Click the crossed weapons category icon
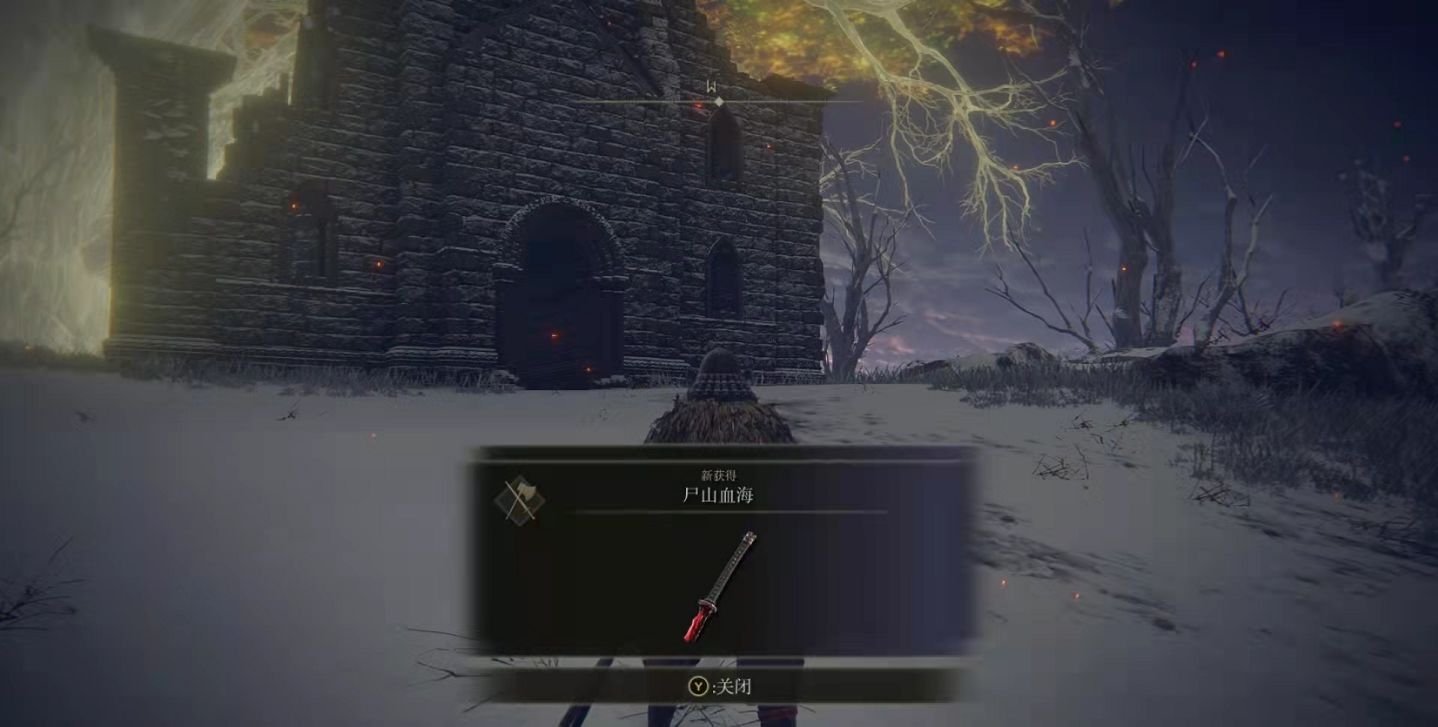This screenshot has height=727, width=1438. (x=519, y=499)
